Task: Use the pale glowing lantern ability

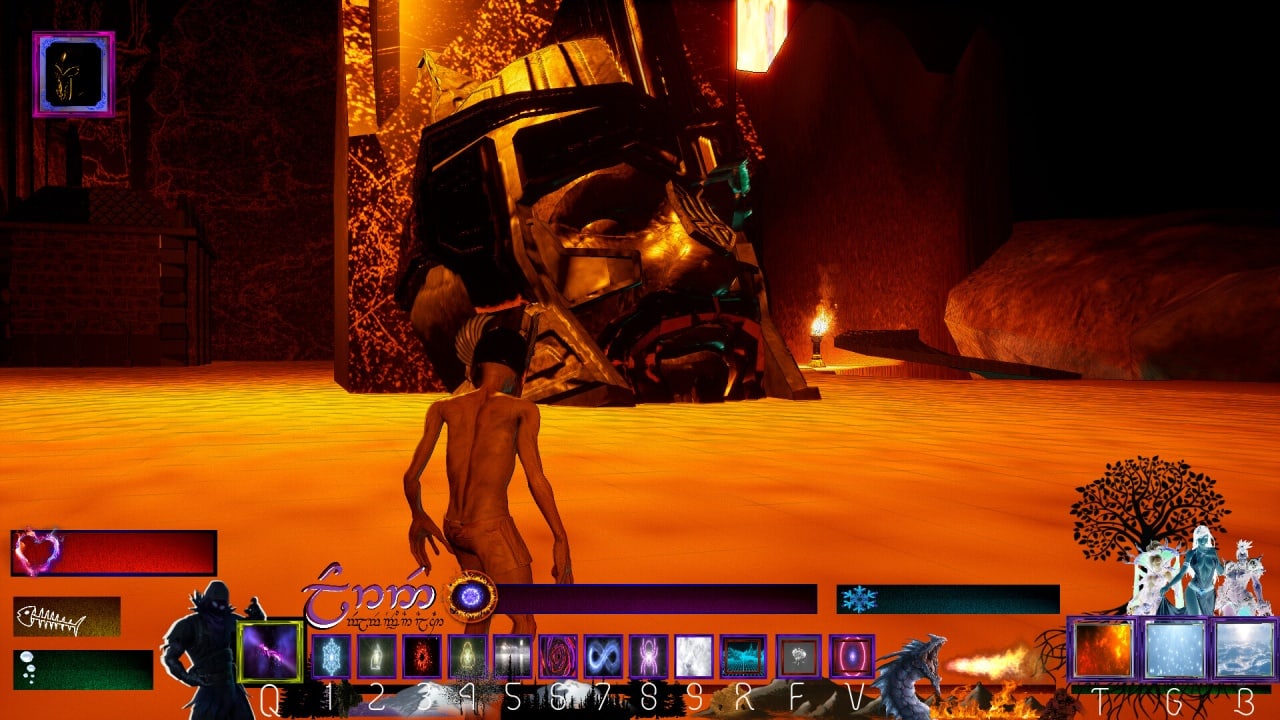Action: 376,657
